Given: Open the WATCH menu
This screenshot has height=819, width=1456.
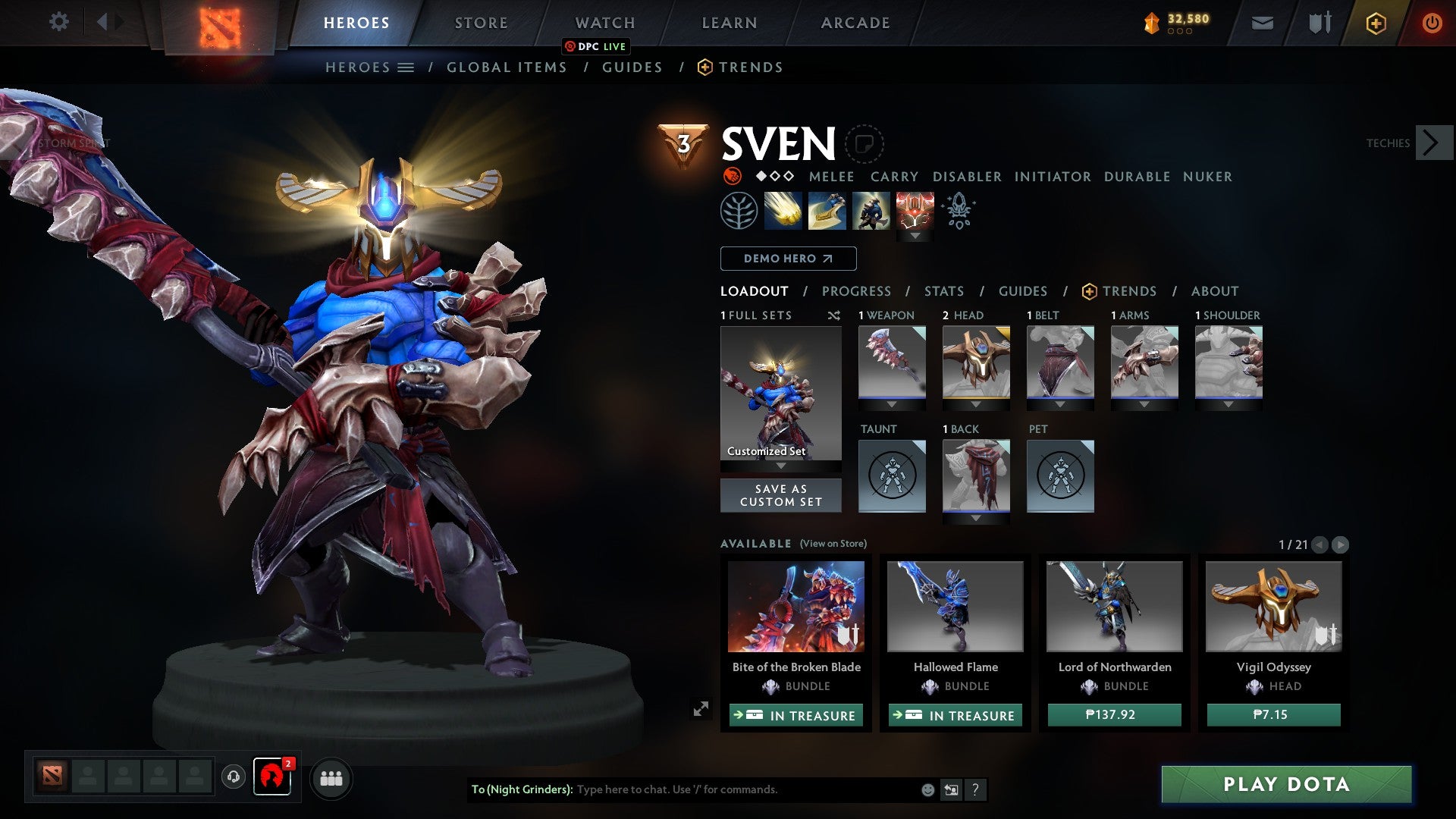Looking at the screenshot, I should pyautogui.click(x=604, y=23).
